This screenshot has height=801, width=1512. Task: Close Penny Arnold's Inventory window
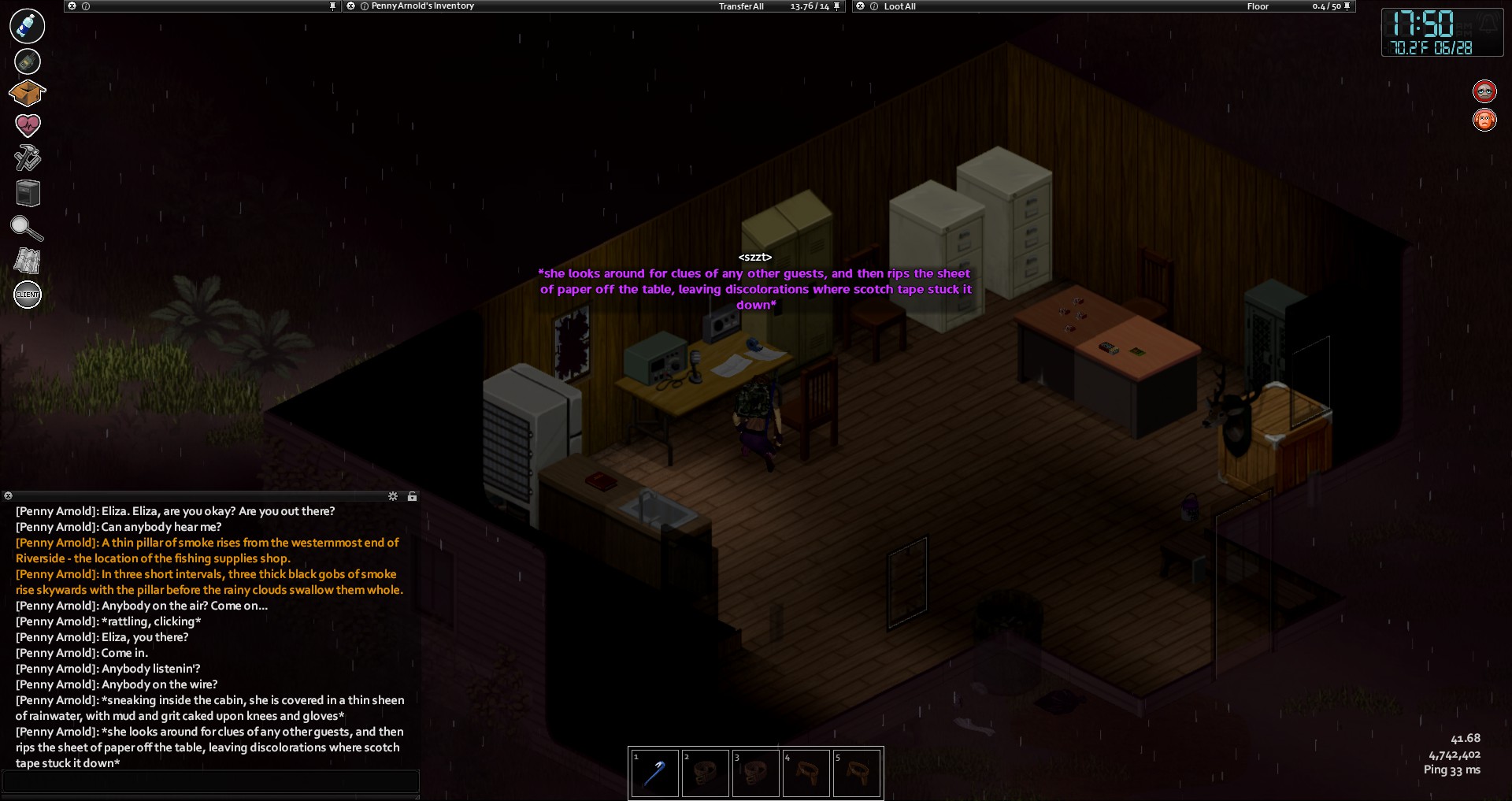point(351,6)
